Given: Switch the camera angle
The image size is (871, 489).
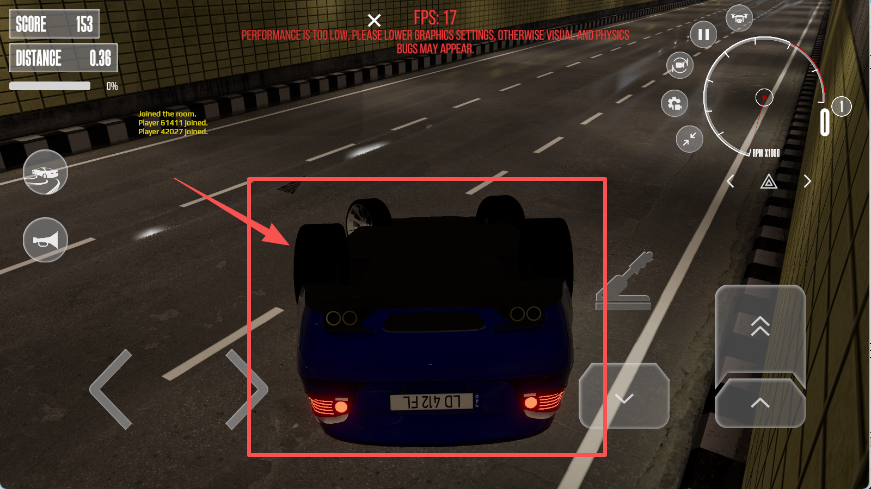Looking at the screenshot, I should (680, 65).
